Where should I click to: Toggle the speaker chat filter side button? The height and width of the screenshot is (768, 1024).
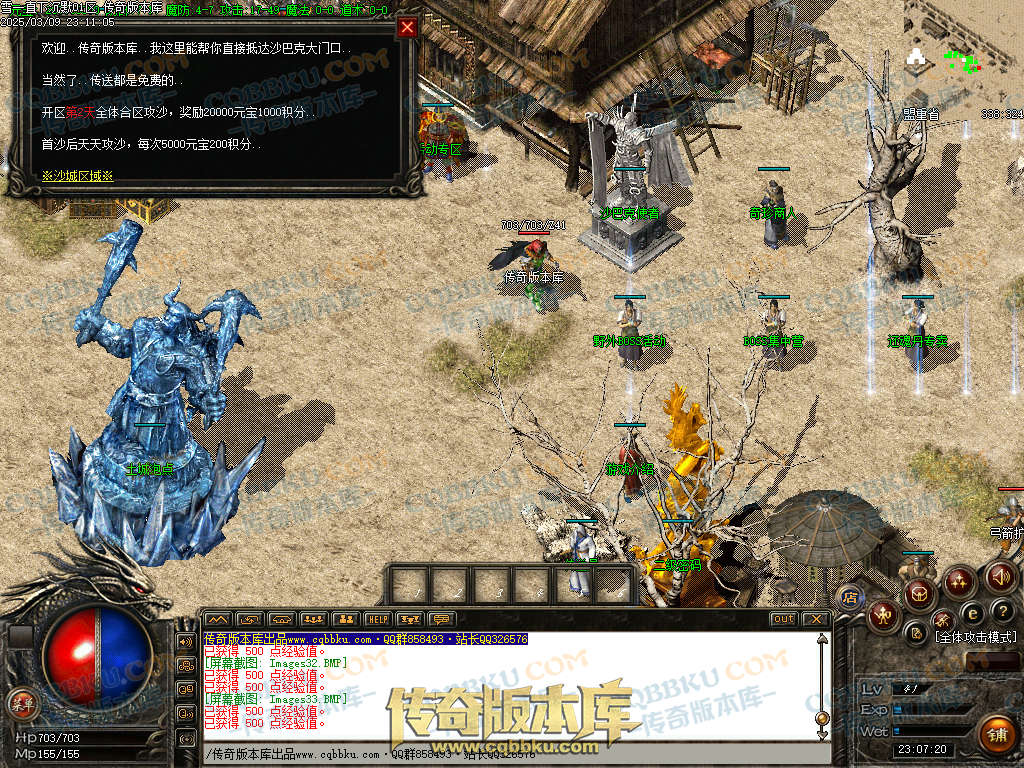tap(186, 641)
